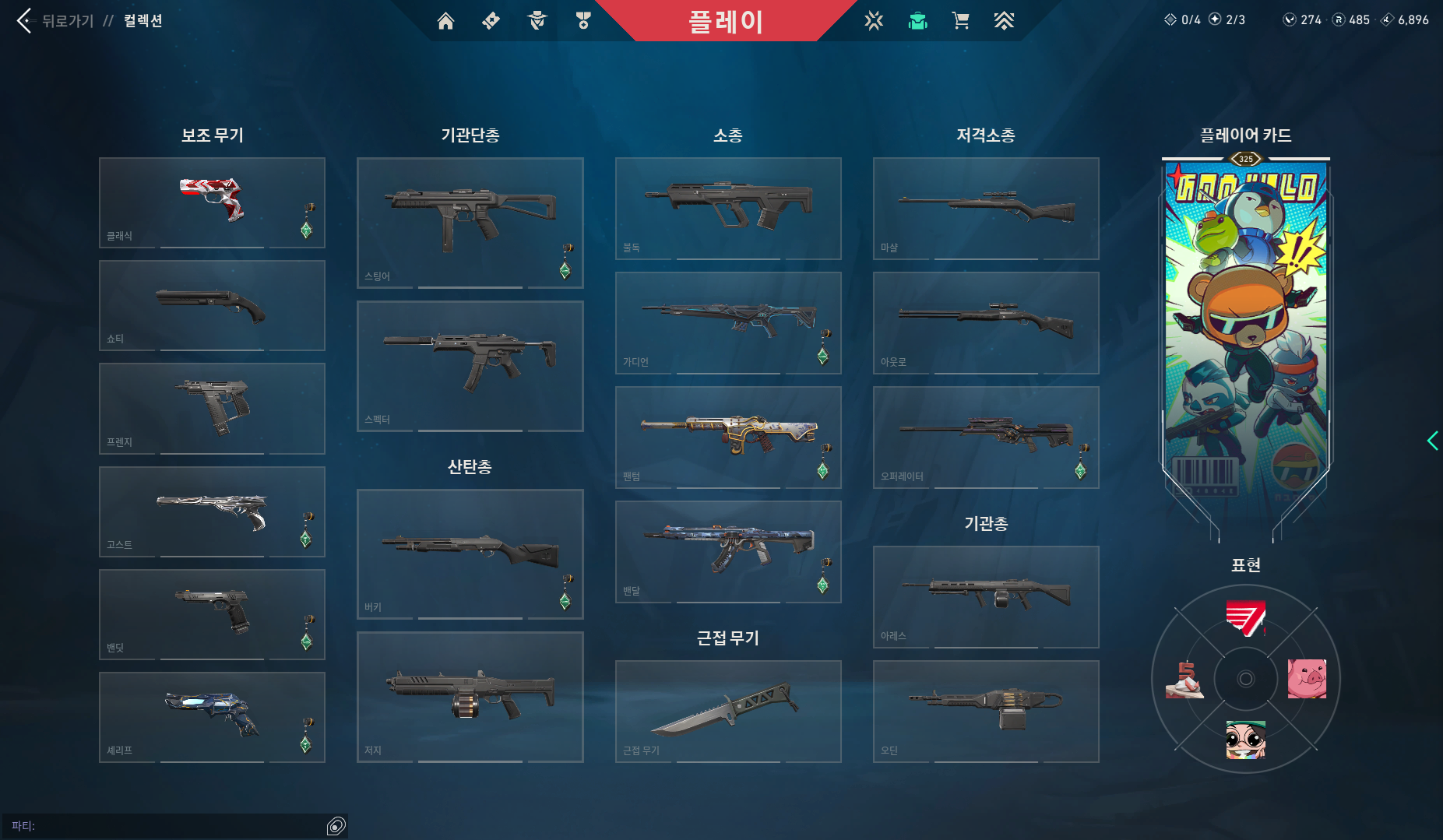The image size is (1443, 840).
Task: Click the Kingdom Credits icon showing 6,896
Action: pos(1386,20)
